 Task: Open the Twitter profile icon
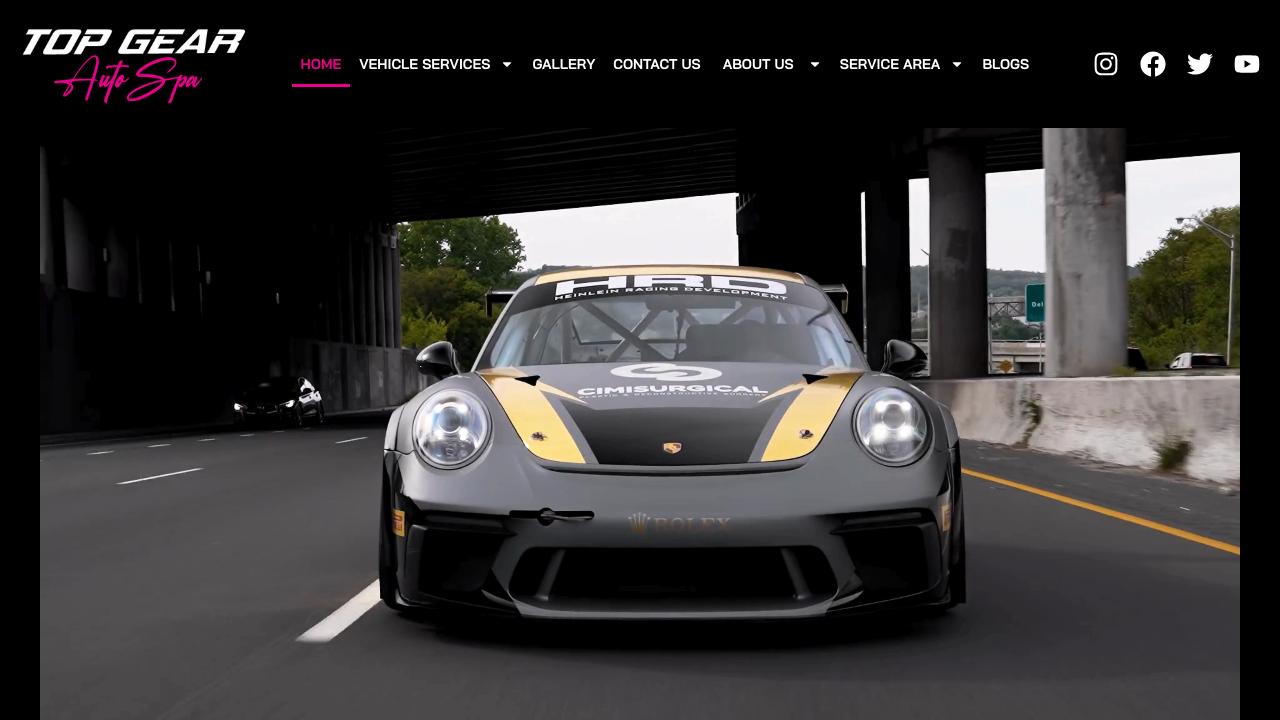click(1199, 64)
